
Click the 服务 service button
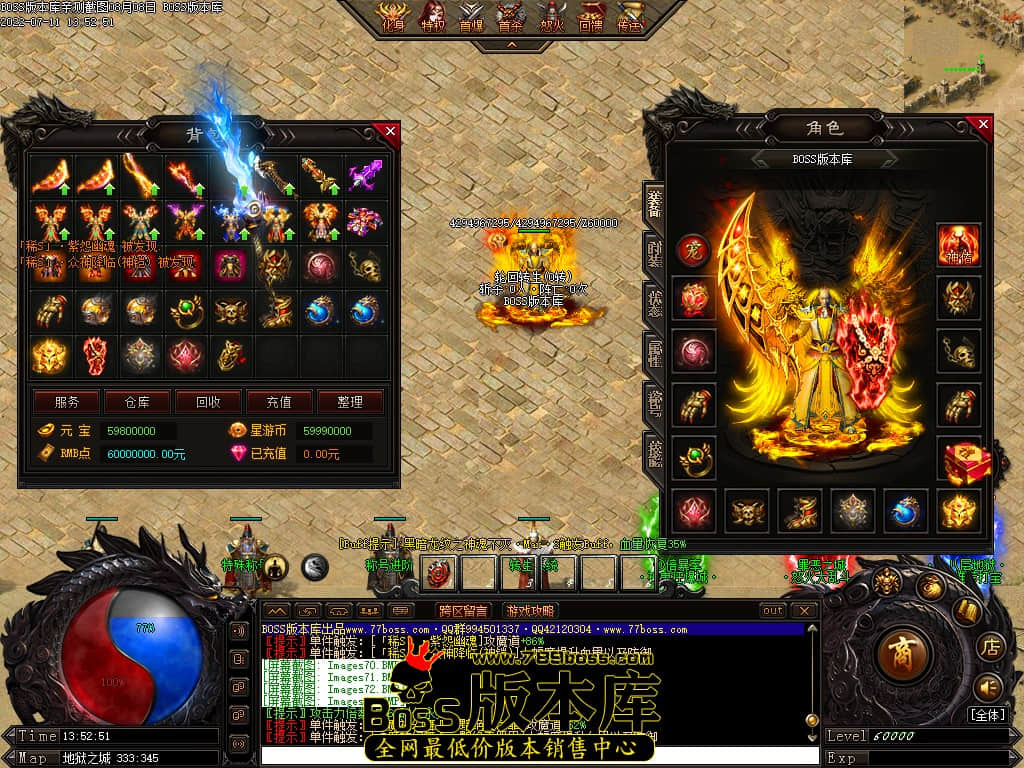[67, 402]
